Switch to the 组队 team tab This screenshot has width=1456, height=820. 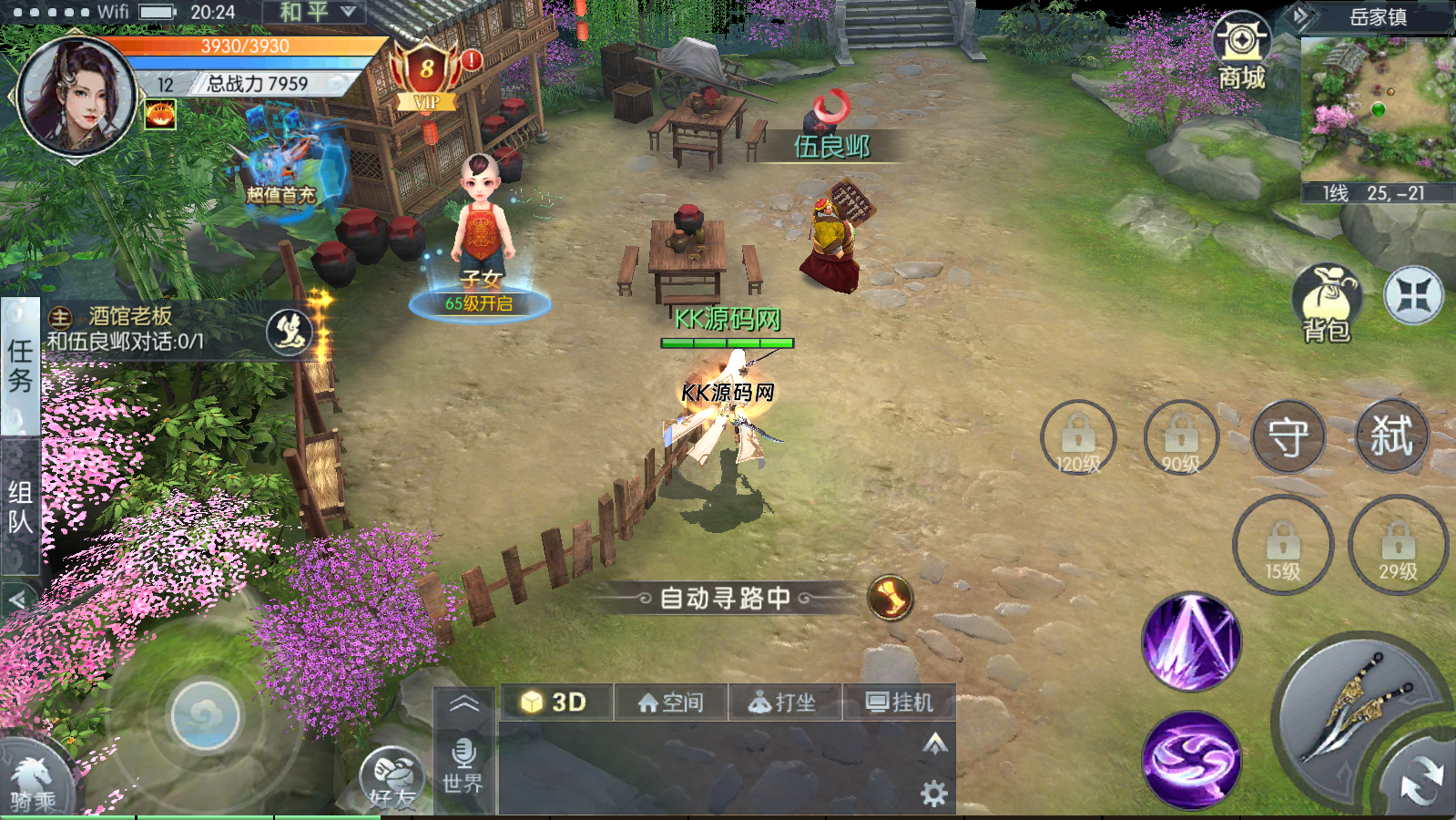[20, 507]
